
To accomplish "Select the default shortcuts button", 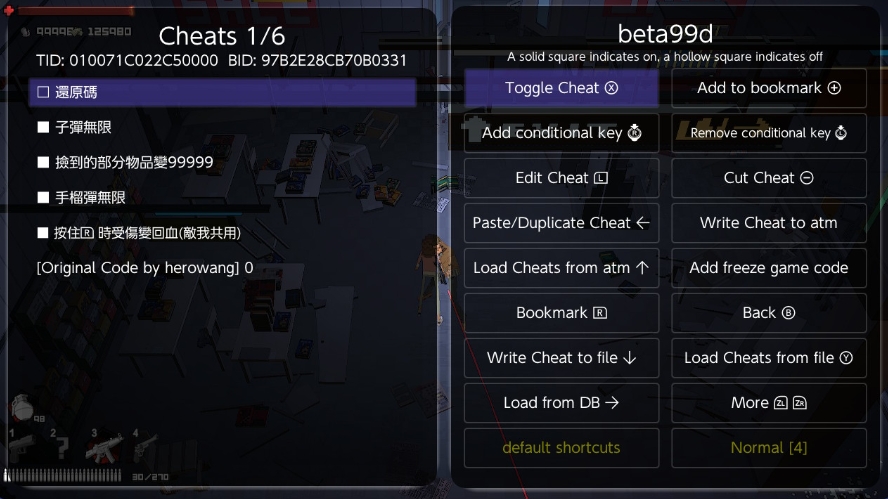I will (561, 448).
